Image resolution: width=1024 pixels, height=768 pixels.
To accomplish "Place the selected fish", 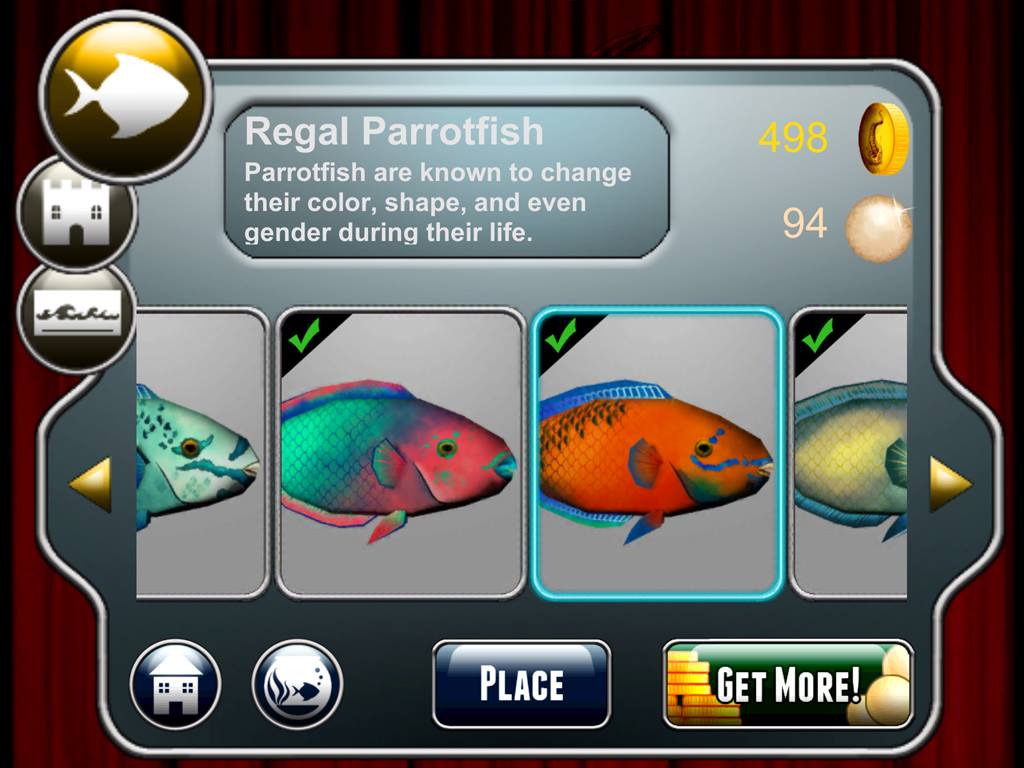I will coord(521,684).
